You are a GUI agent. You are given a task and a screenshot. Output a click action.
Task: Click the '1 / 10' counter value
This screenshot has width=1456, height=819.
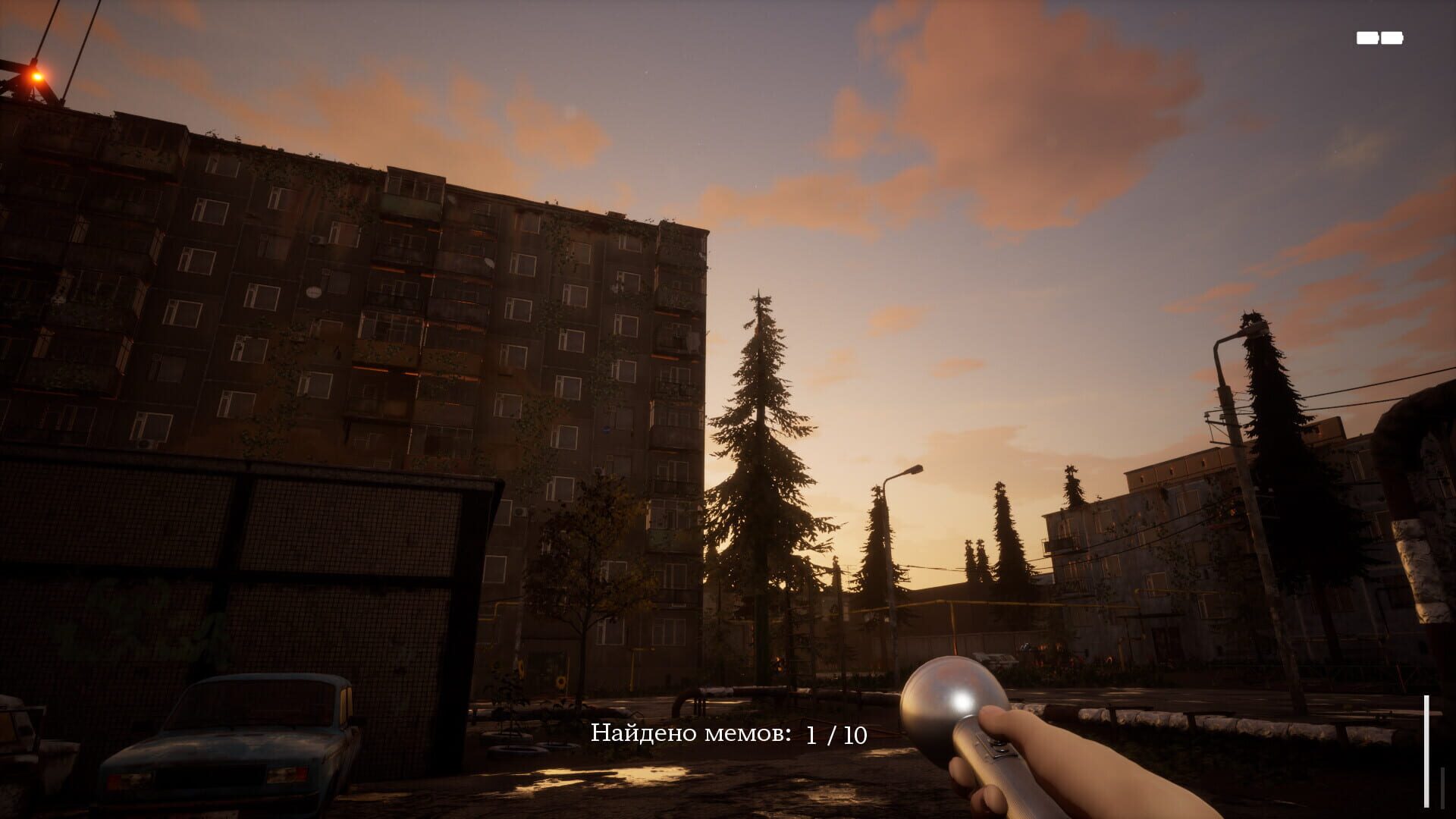point(836,734)
